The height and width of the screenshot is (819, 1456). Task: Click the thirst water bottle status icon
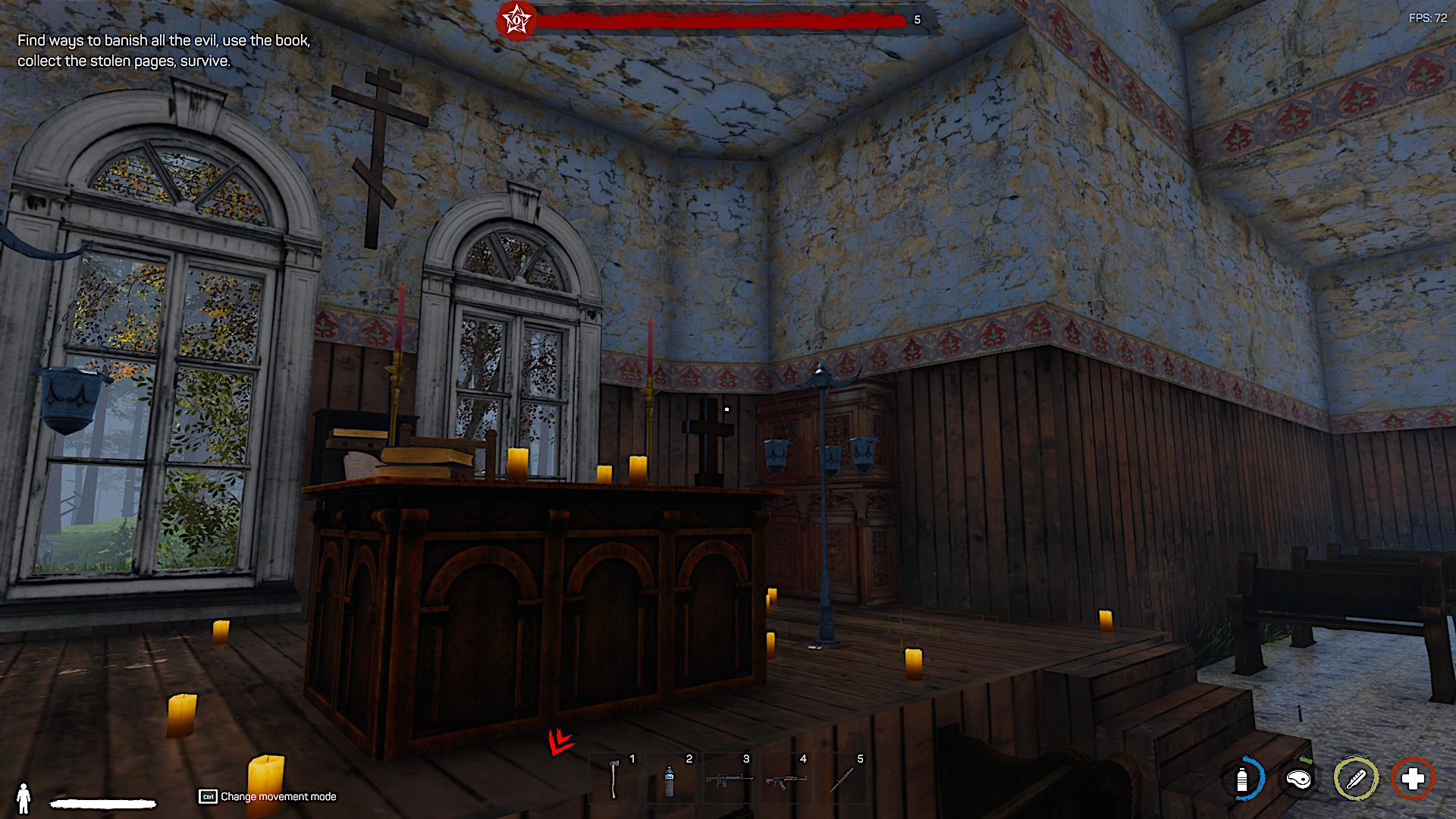pos(1242,779)
